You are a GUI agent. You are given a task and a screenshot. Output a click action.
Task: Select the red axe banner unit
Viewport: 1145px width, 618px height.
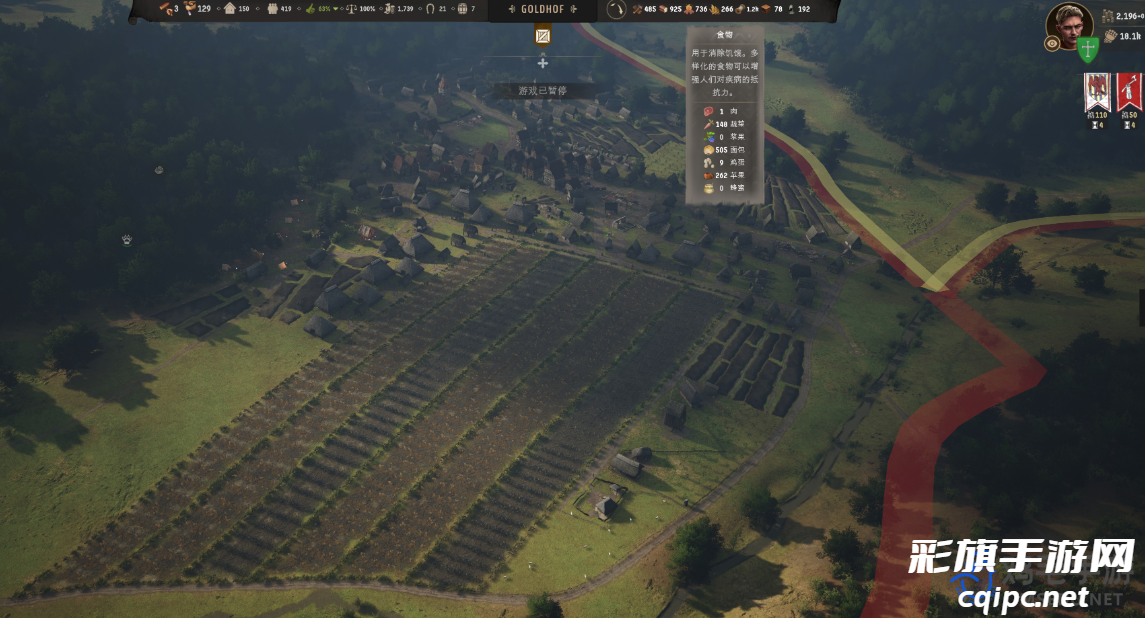pyautogui.click(x=1129, y=91)
